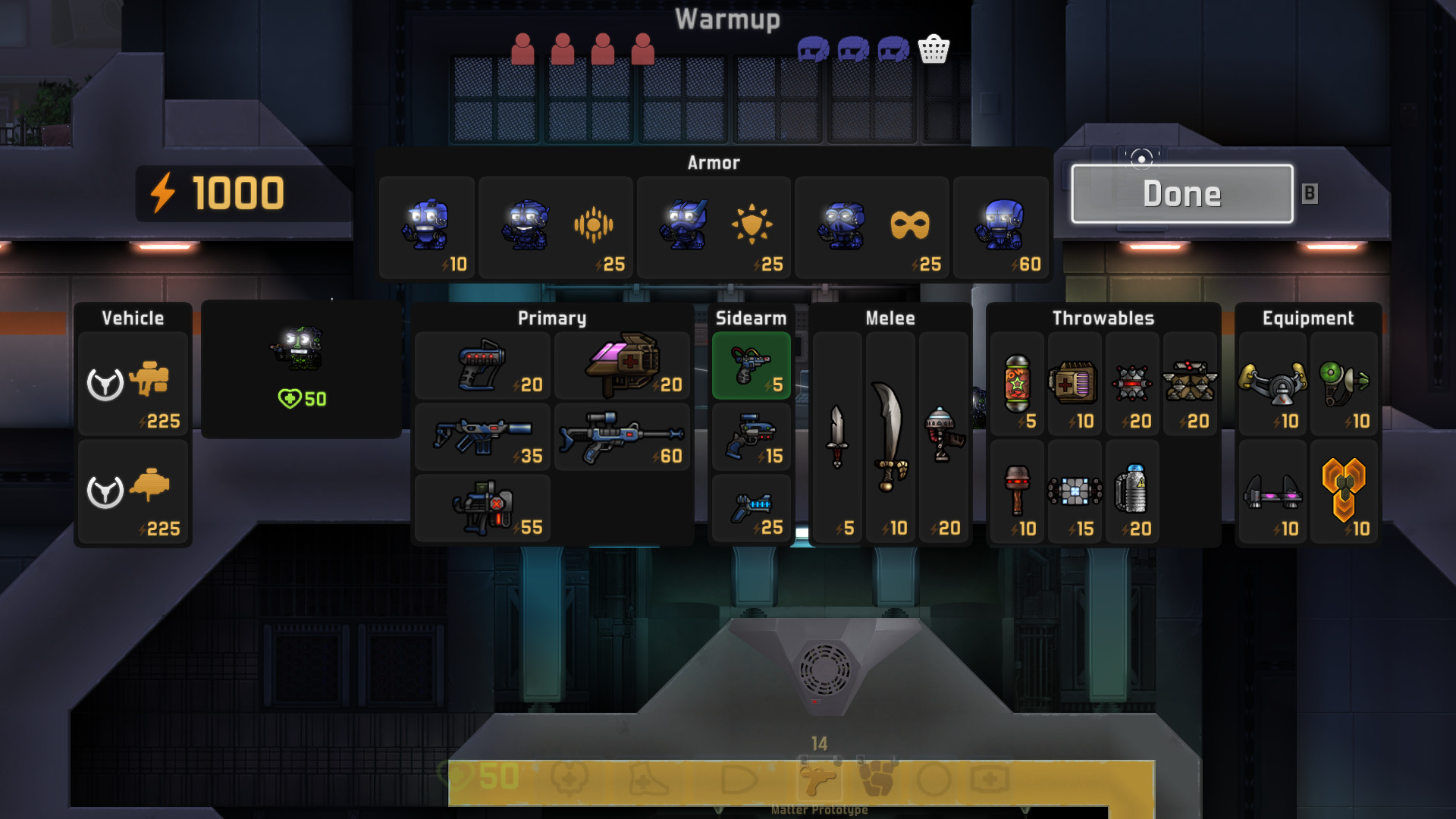Select the 55-cost launcher primary weapon
Image resolution: width=1456 pixels, height=819 pixels.
click(x=482, y=508)
